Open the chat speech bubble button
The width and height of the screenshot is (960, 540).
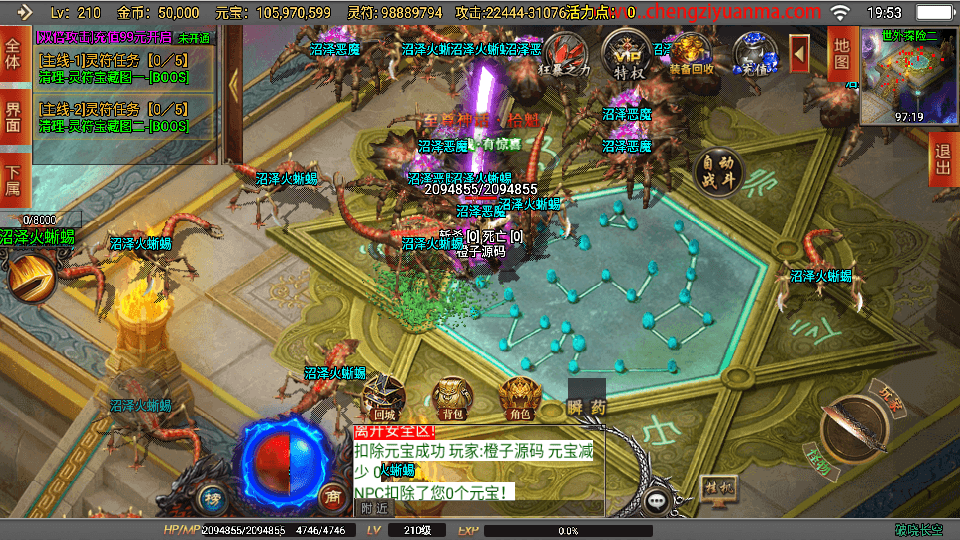coord(657,500)
